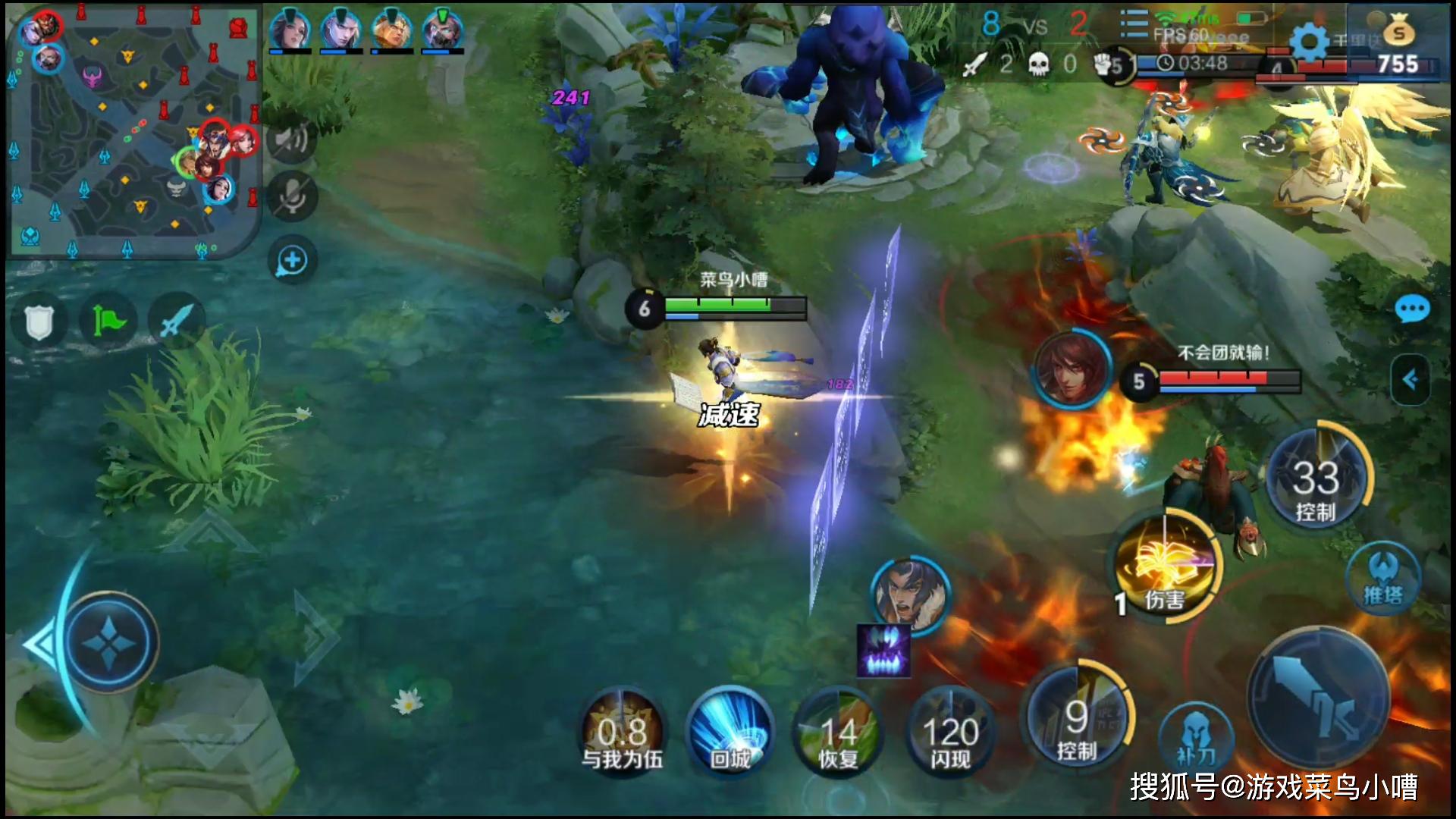
Task: Open the gold coin shop
Action: [x=1398, y=34]
